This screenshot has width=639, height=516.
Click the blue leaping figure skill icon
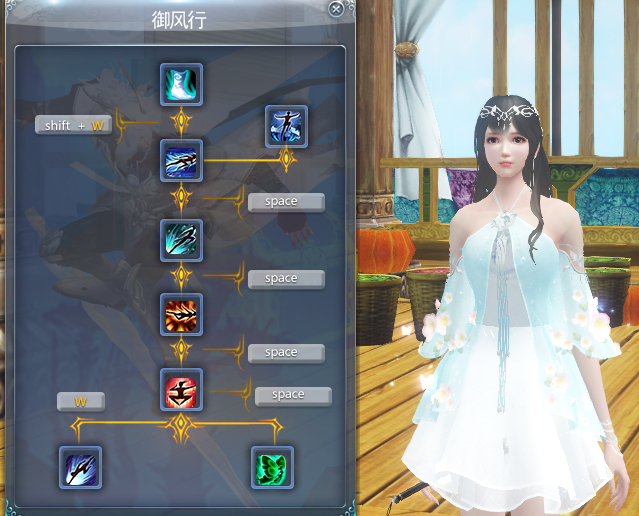tap(286, 127)
